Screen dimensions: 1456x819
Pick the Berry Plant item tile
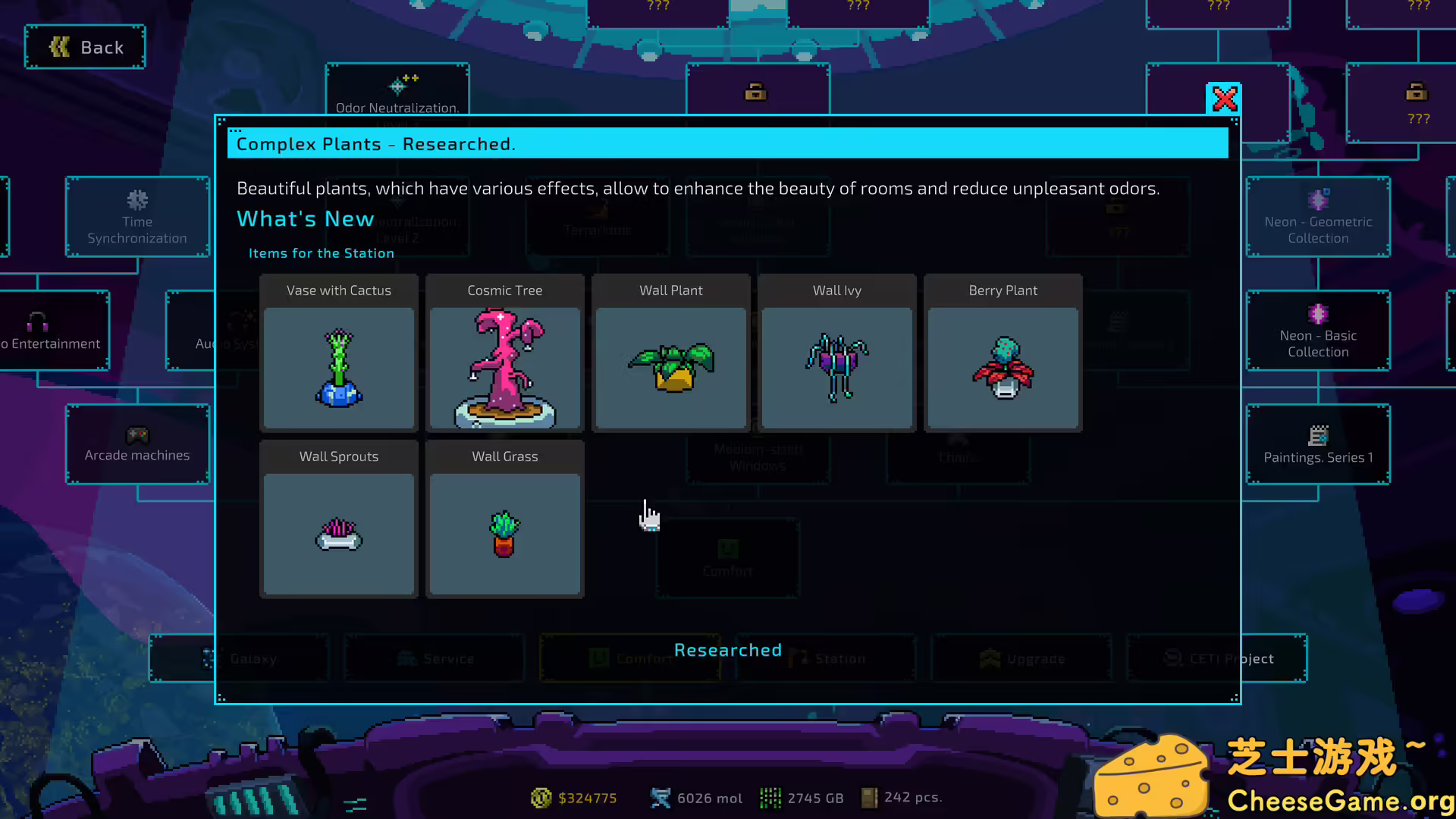[x=1003, y=353]
